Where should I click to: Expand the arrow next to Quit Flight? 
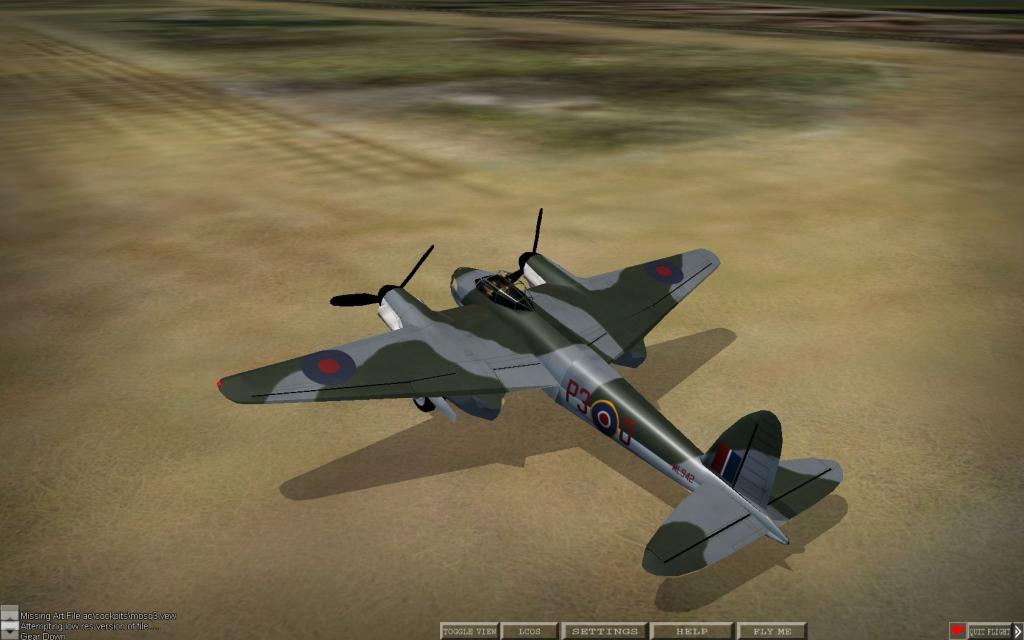pyautogui.click(x=1018, y=631)
